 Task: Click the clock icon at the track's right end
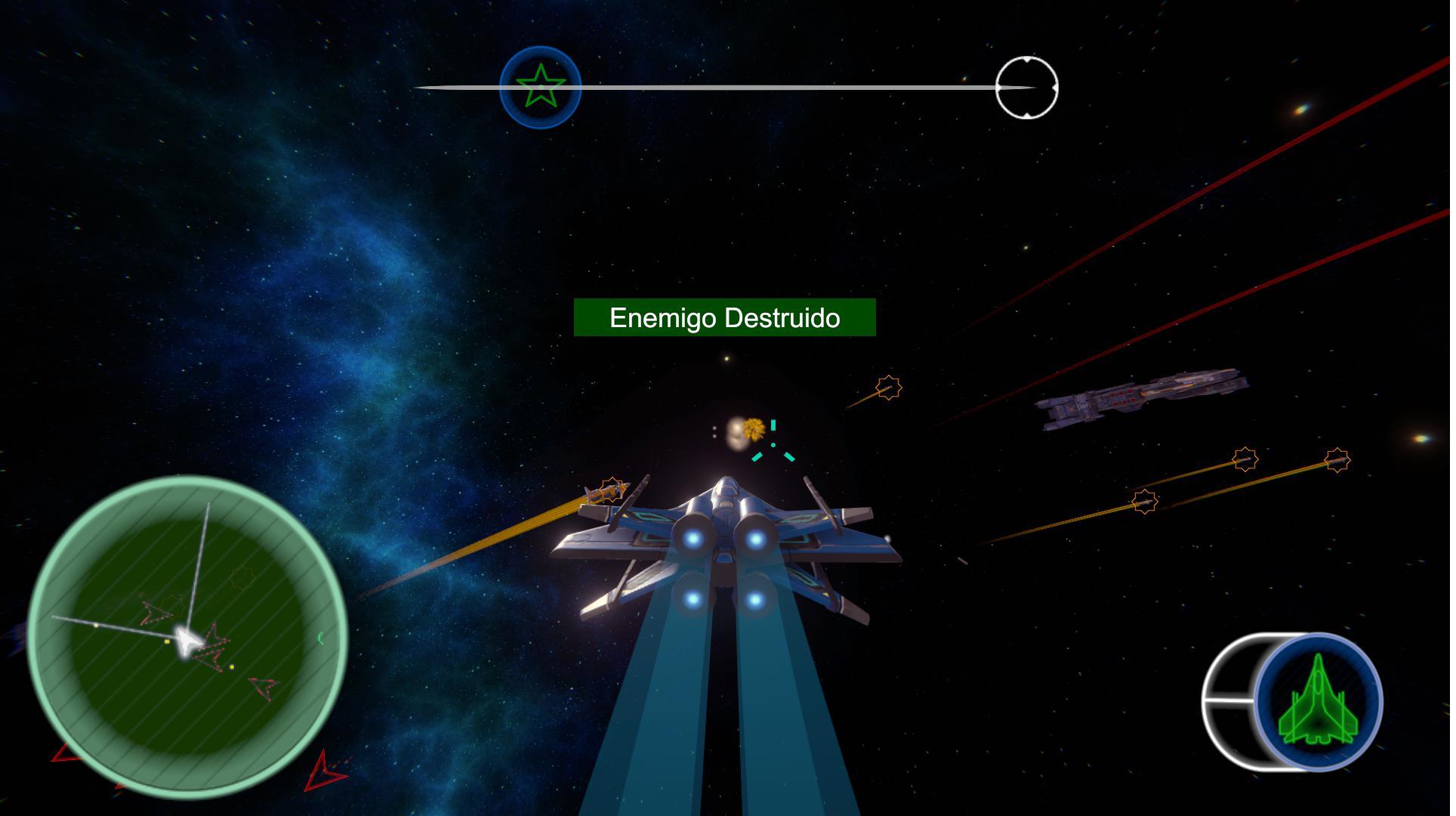[1027, 87]
